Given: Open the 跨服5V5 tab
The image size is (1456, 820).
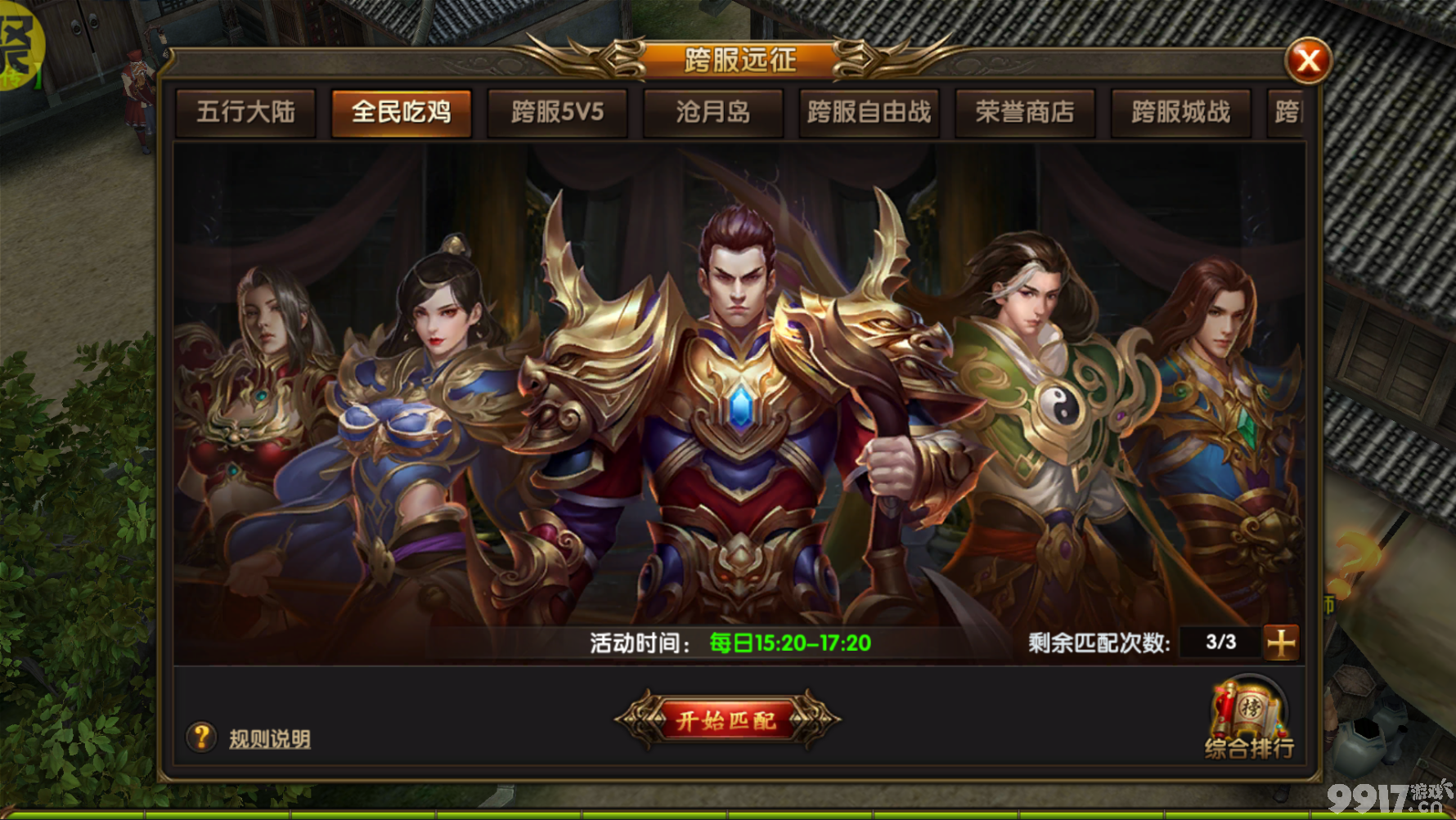Looking at the screenshot, I should point(557,113).
